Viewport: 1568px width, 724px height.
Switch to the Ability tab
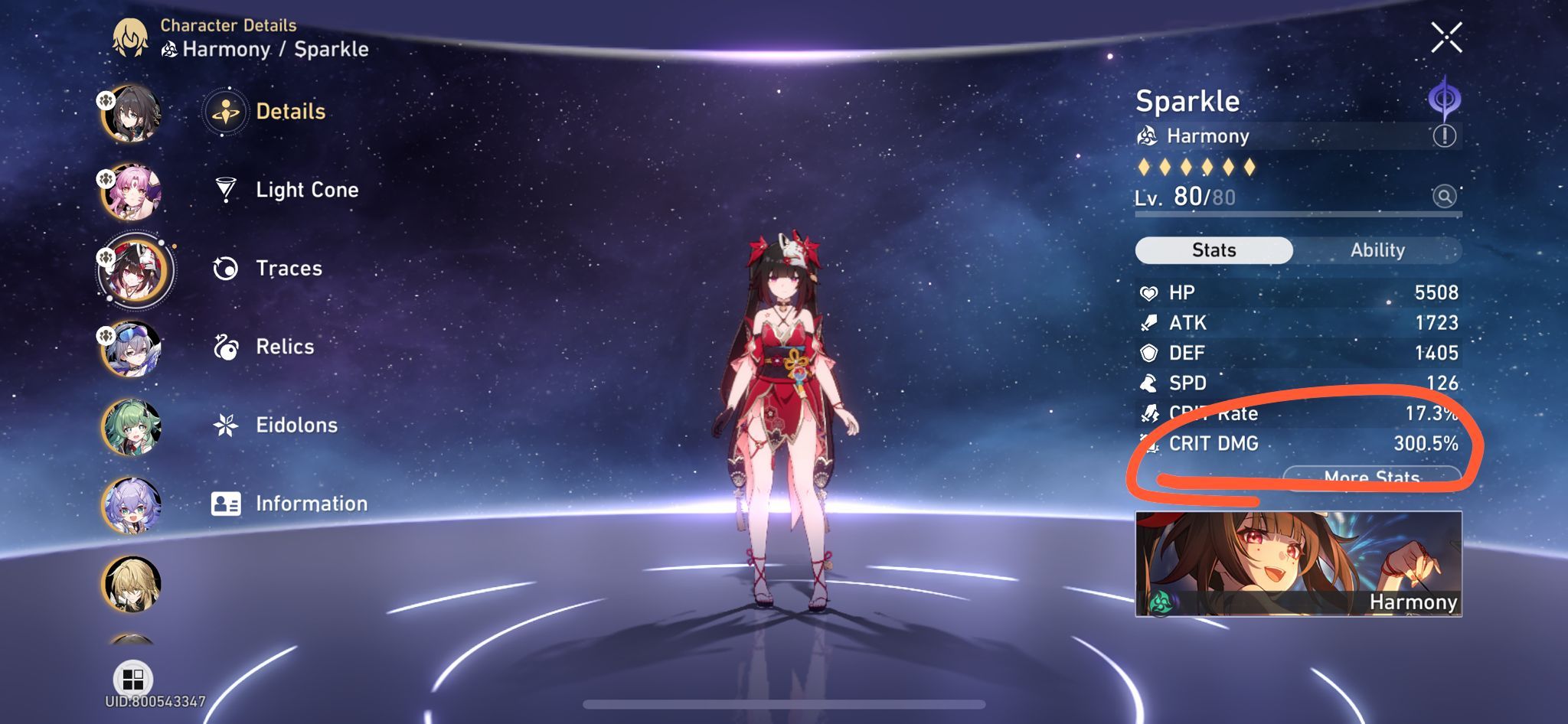1378,250
